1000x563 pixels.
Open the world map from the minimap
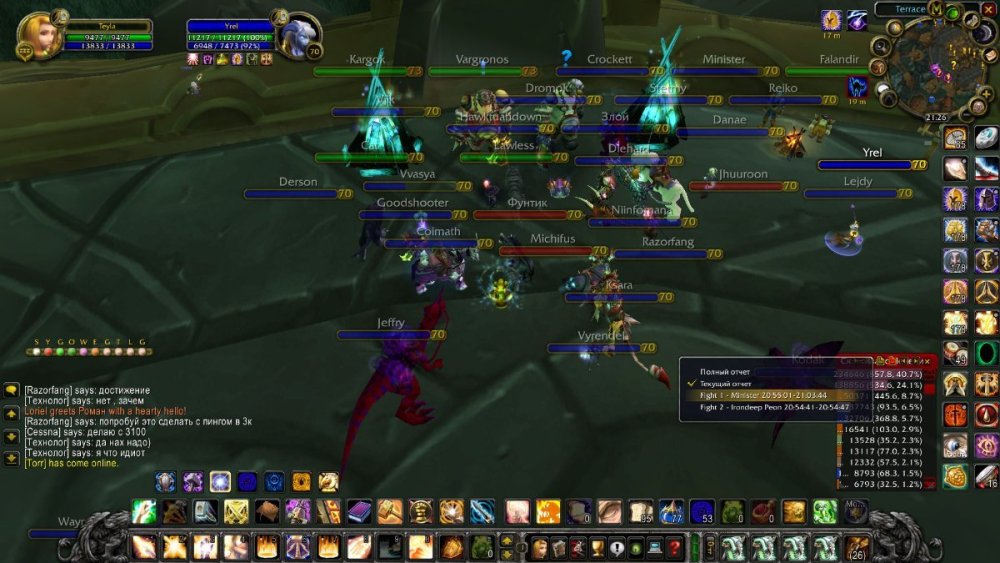[936, 8]
